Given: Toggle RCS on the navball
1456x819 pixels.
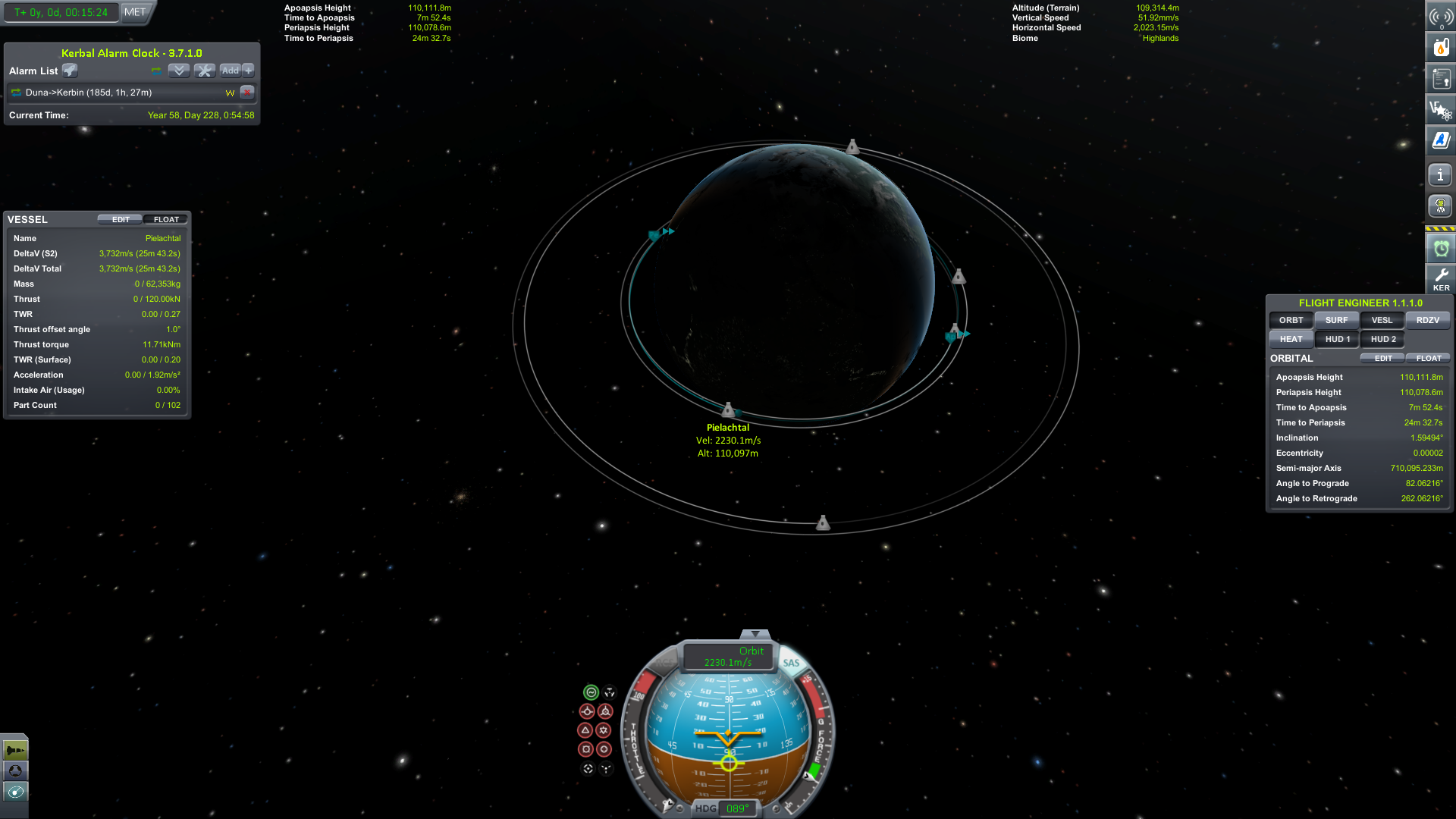Looking at the screenshot, I should point(664,662).
